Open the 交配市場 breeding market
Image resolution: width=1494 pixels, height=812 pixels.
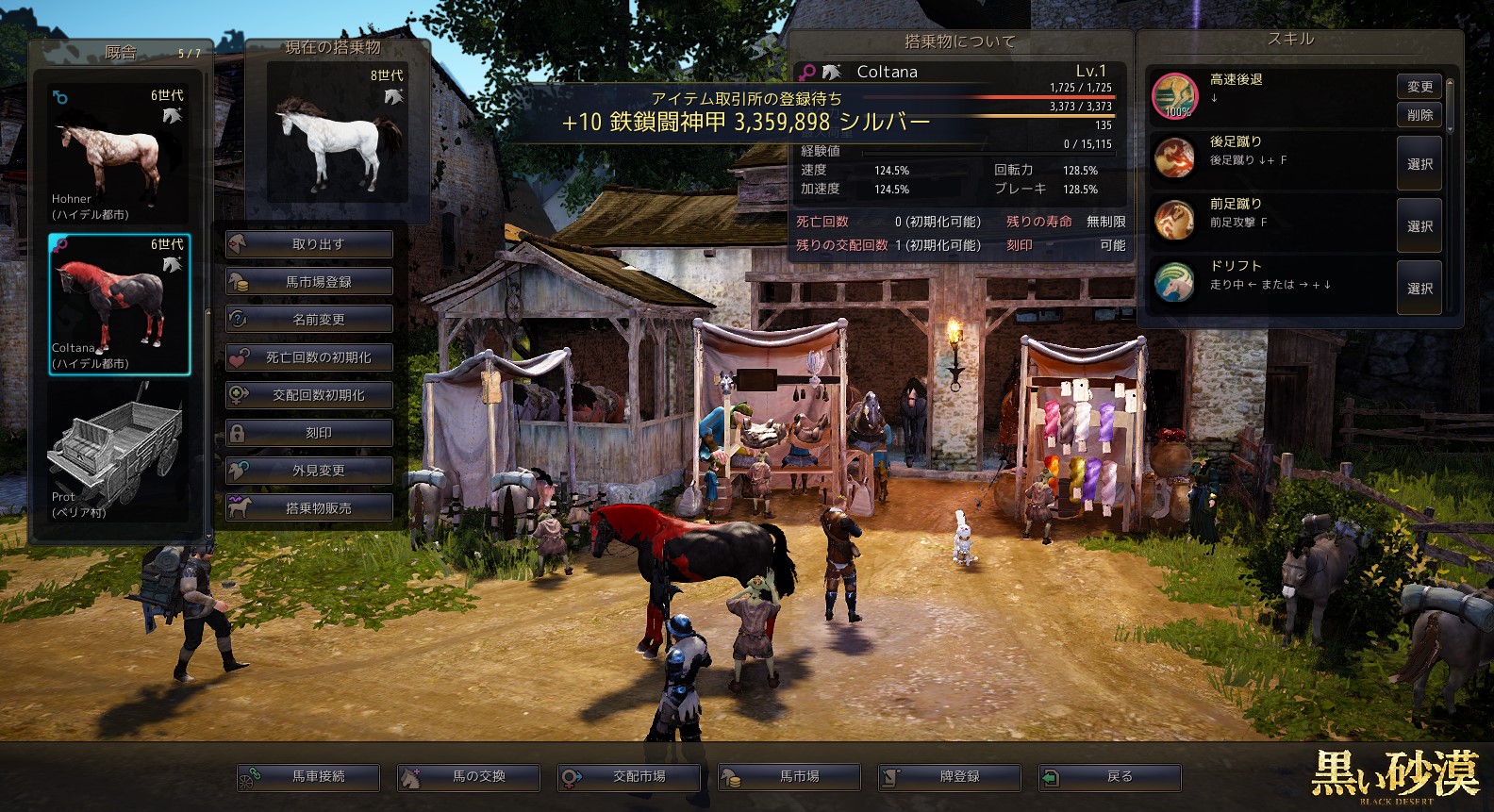click(629, 777)
